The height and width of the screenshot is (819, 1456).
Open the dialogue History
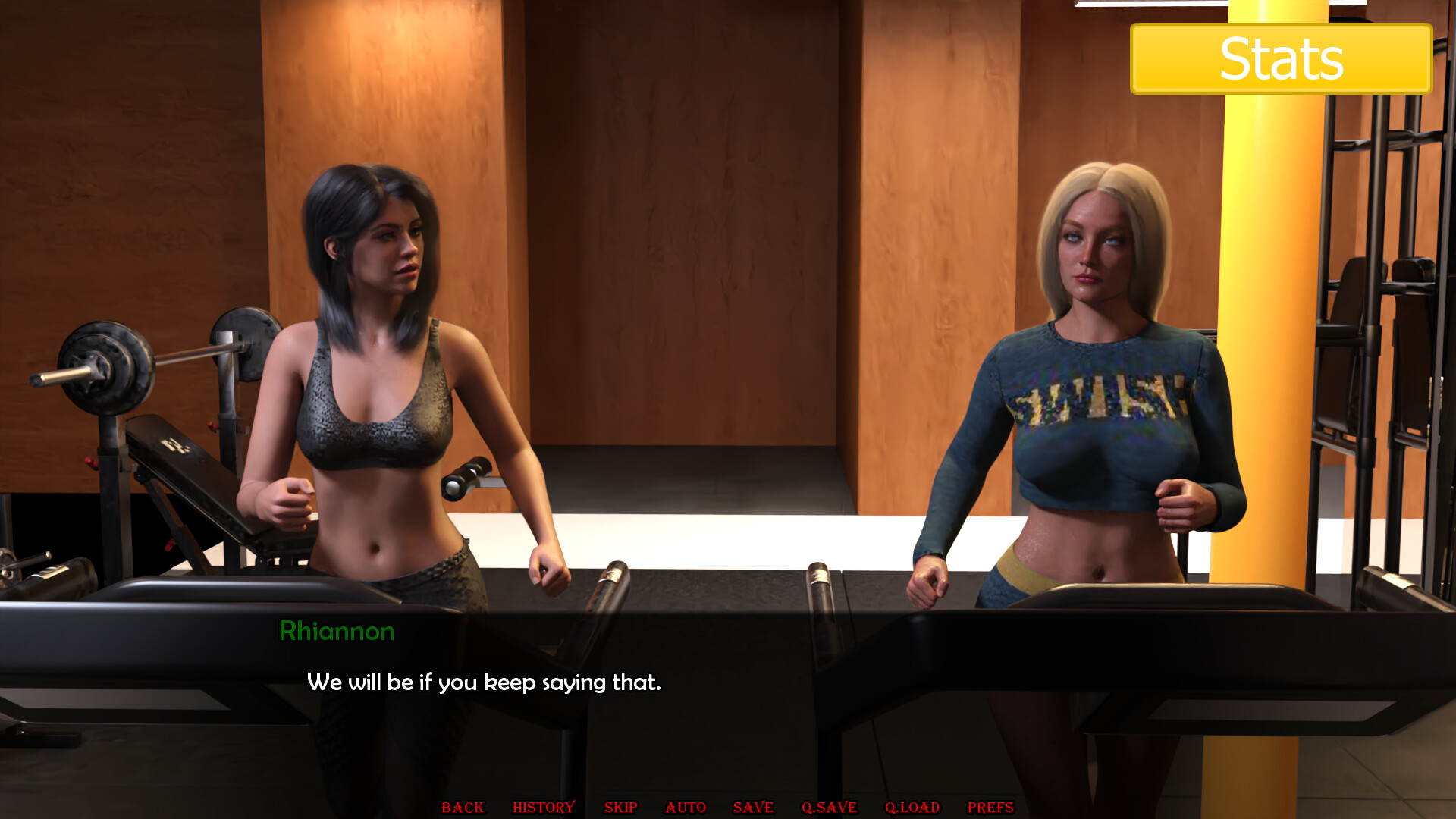click(544, 808)
